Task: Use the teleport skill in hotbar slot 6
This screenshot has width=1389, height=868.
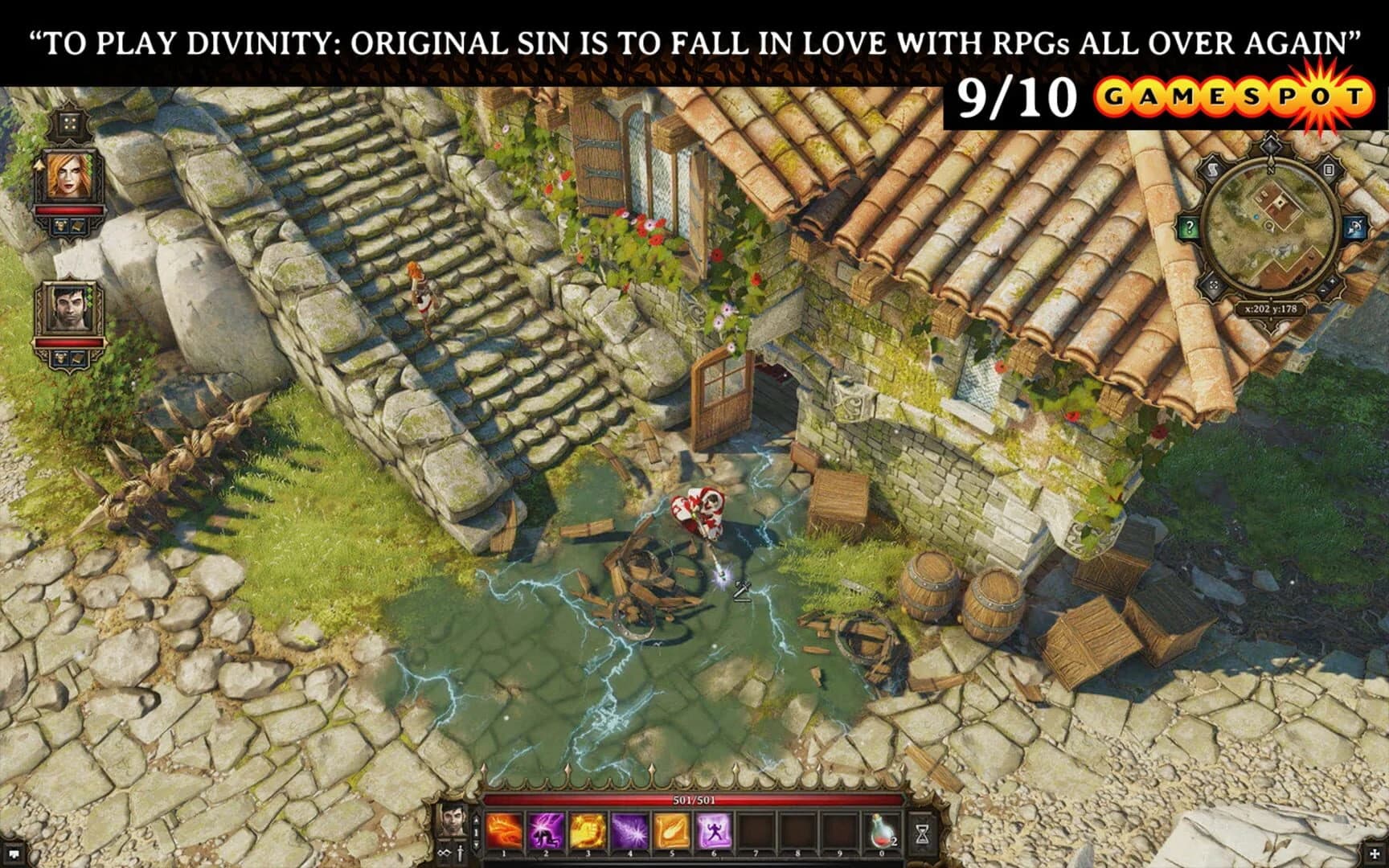Action: (714, 832)
